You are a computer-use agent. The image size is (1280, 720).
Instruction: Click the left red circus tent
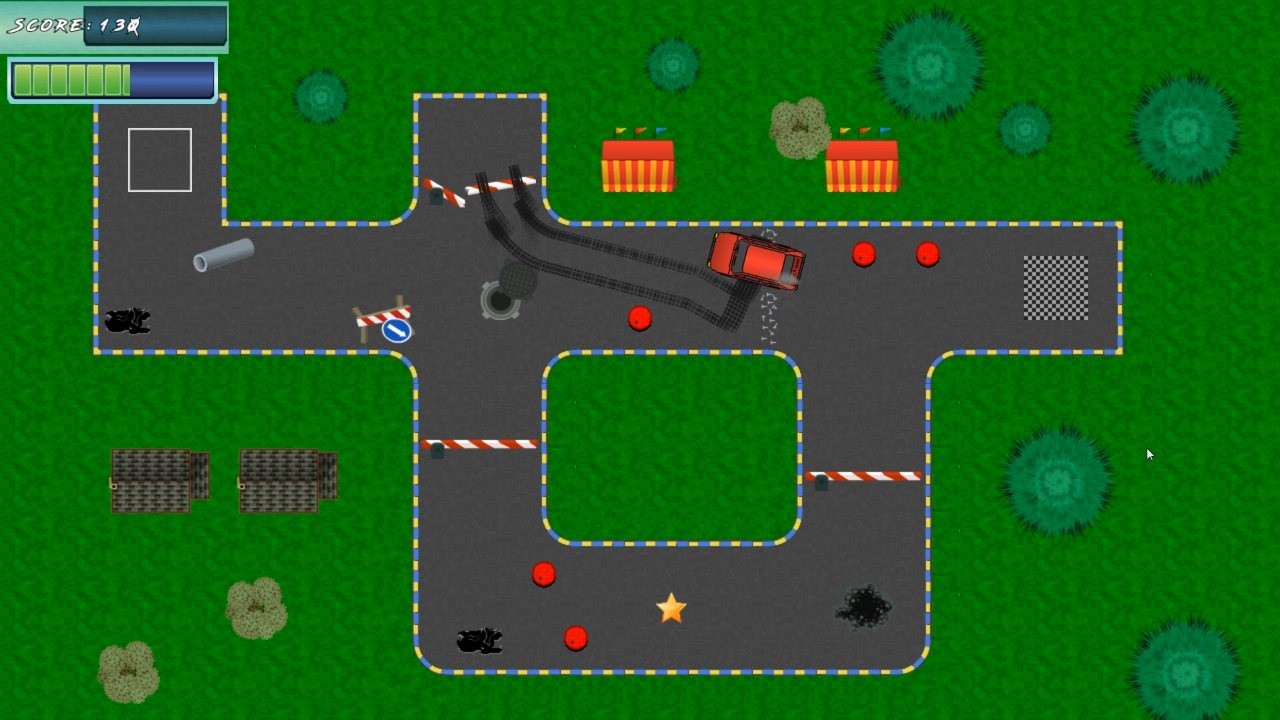point(639,165)
